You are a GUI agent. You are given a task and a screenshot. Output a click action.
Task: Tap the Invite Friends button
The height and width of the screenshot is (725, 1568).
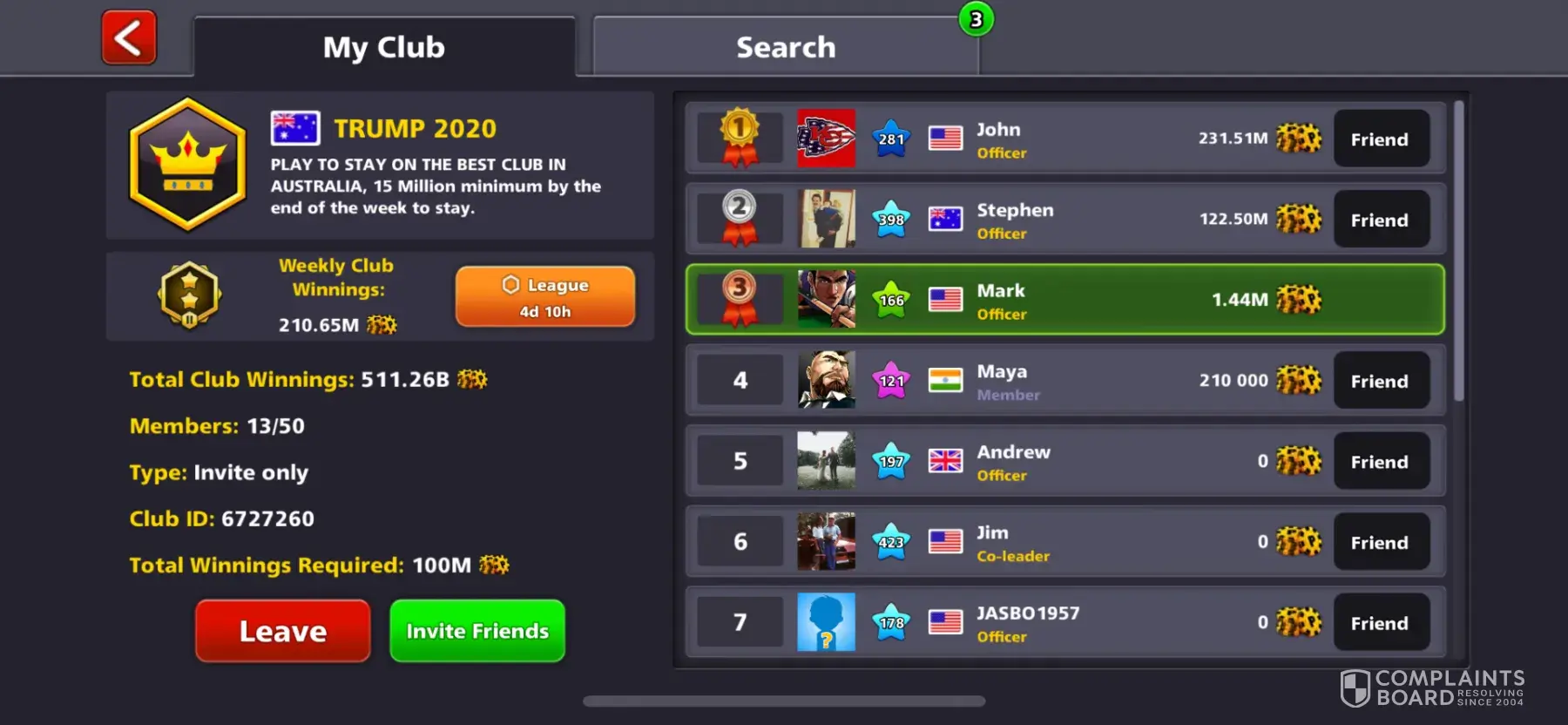477,631
